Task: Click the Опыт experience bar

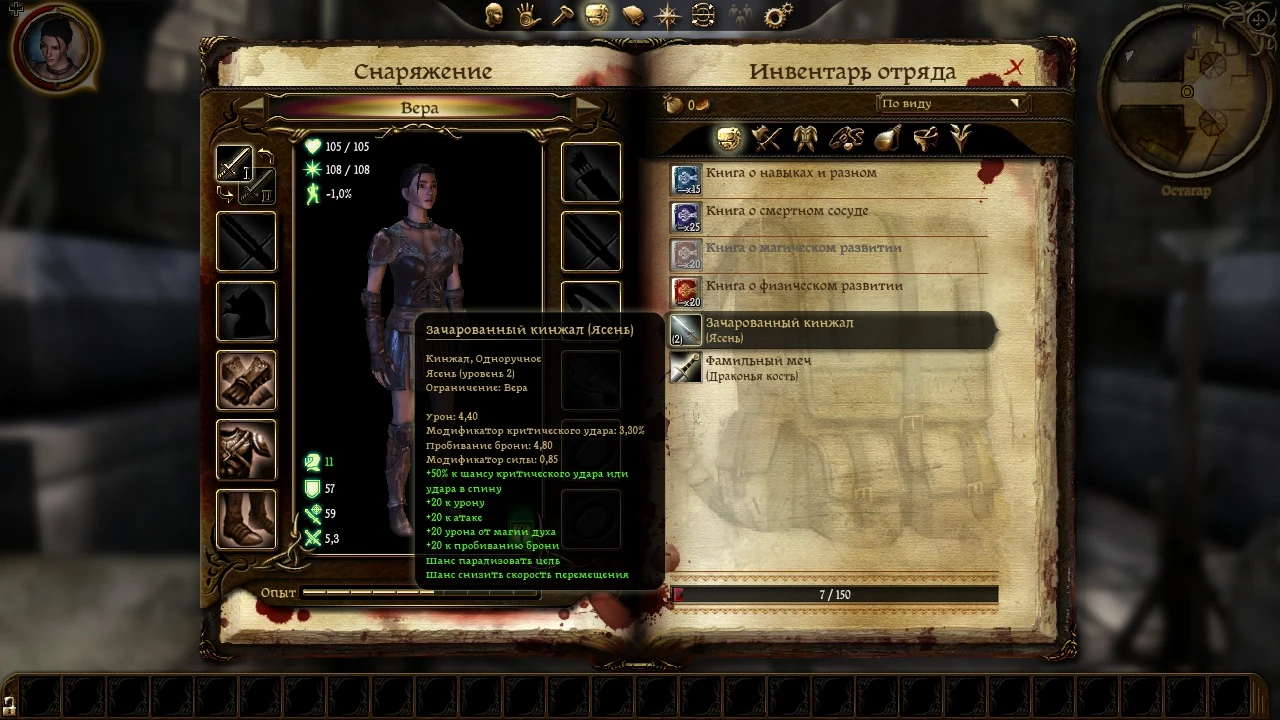Action: point(420,592)
